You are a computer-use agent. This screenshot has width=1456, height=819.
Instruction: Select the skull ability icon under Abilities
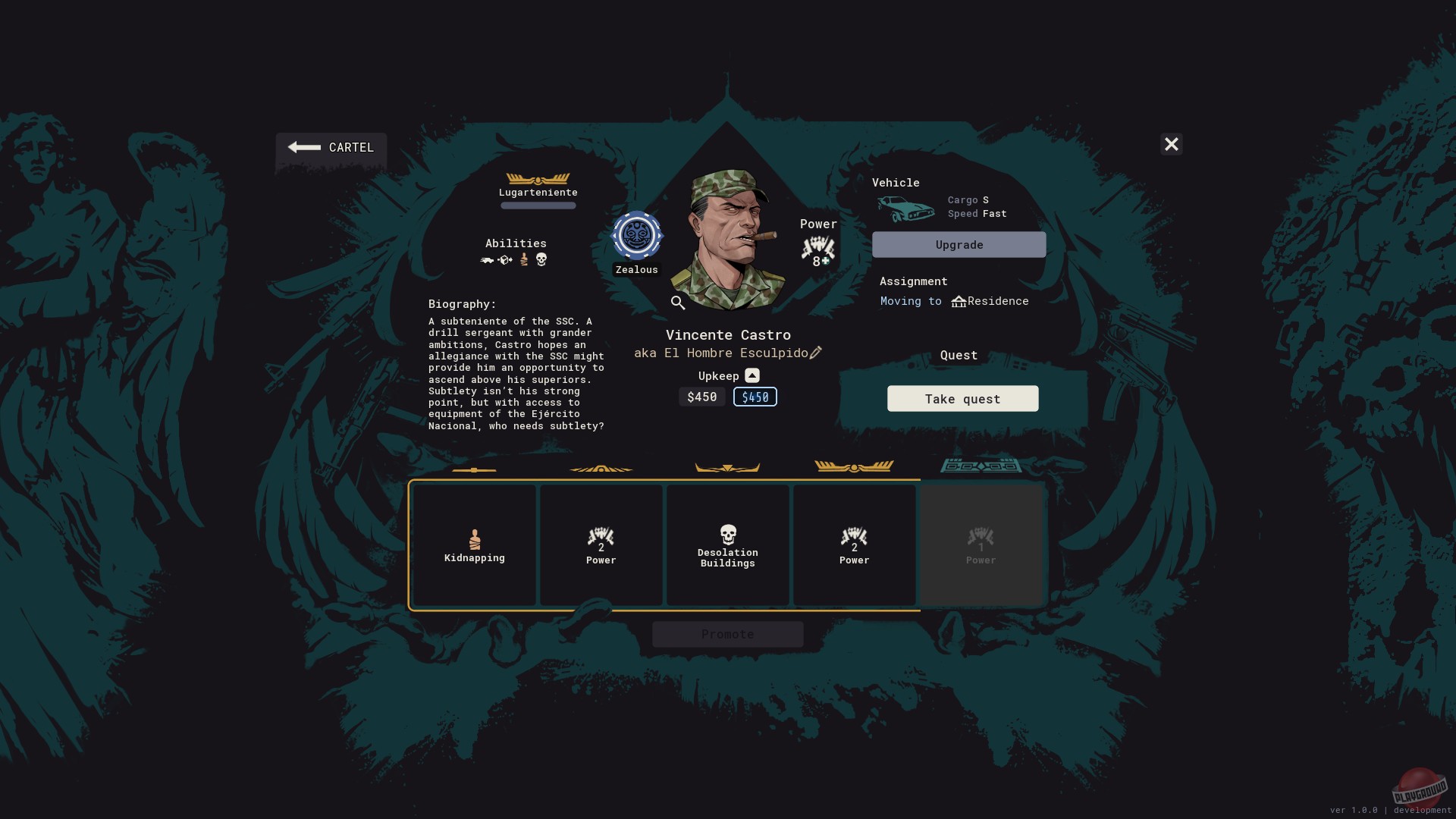point(540,259)
